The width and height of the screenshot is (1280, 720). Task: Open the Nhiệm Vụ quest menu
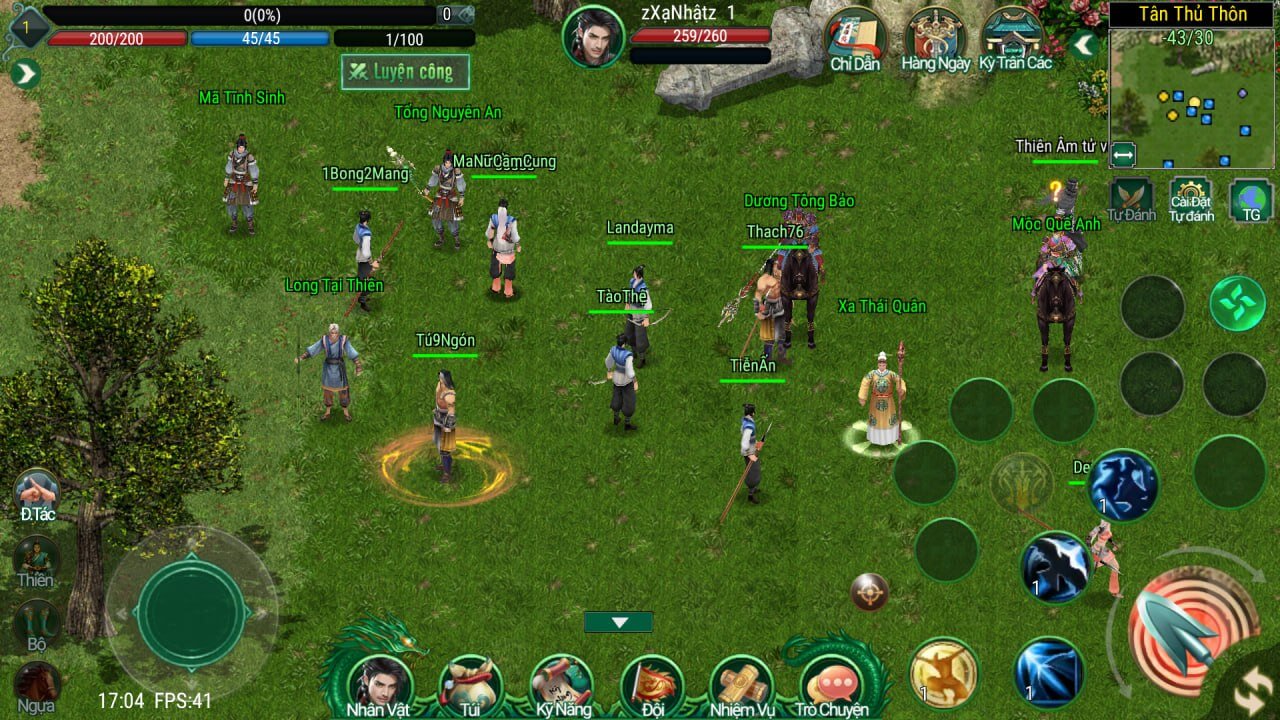(741, 683)
